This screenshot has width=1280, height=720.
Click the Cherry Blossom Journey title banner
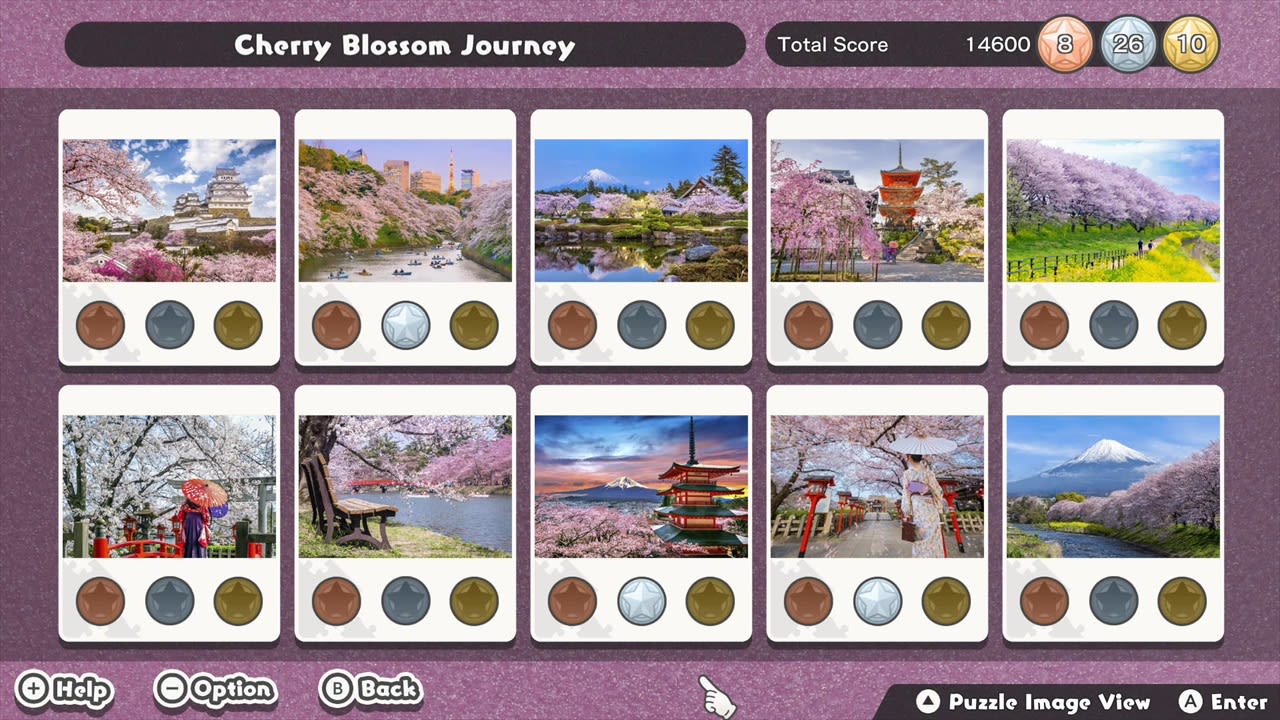(404, 45)
